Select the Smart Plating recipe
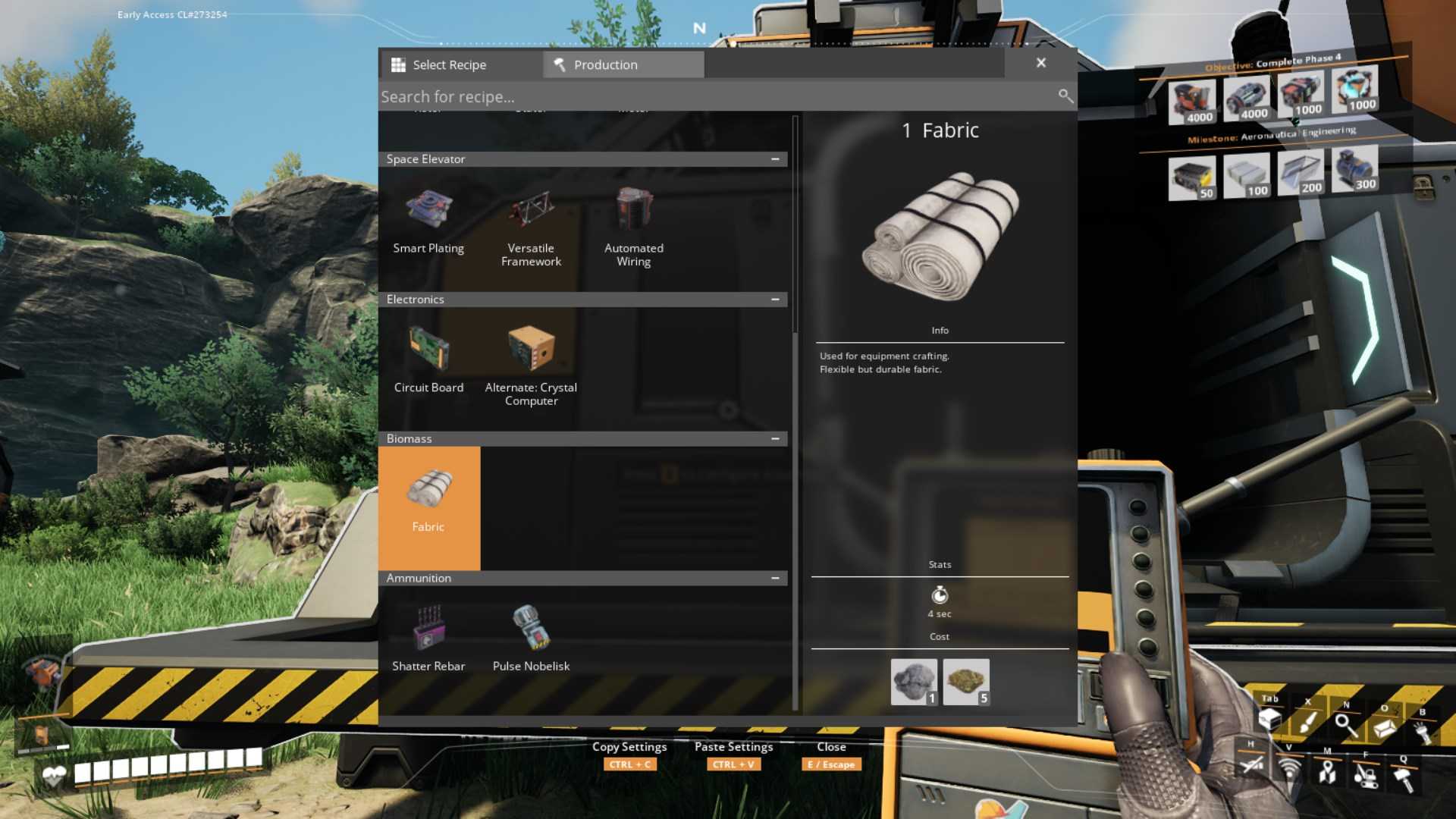Screen dimensions: 1456x819 click(428, 223)
